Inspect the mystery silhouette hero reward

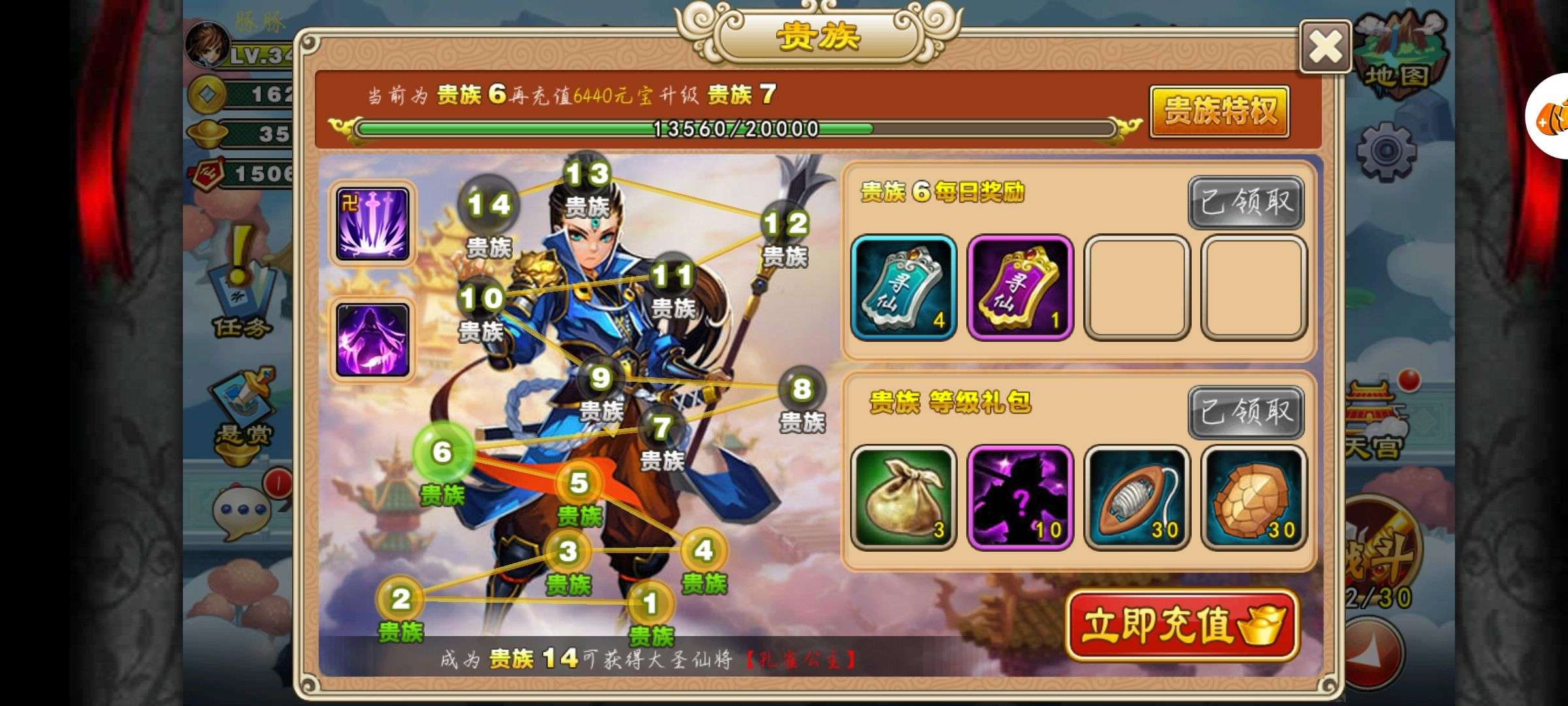pyautogui.click(x=1020, y=498)
